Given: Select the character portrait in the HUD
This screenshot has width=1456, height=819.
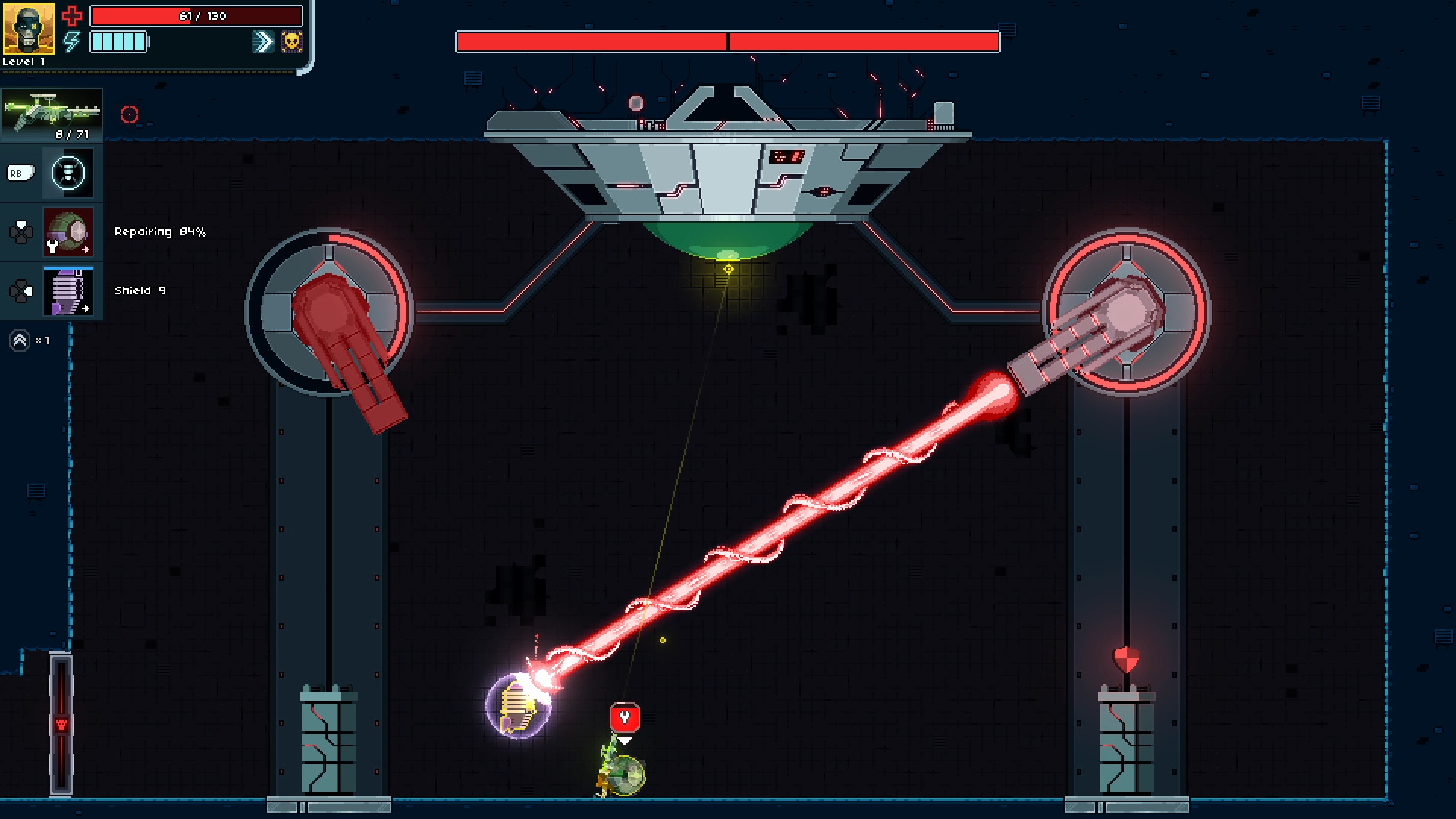Looking at the screenshot, I should pos(28,28).
